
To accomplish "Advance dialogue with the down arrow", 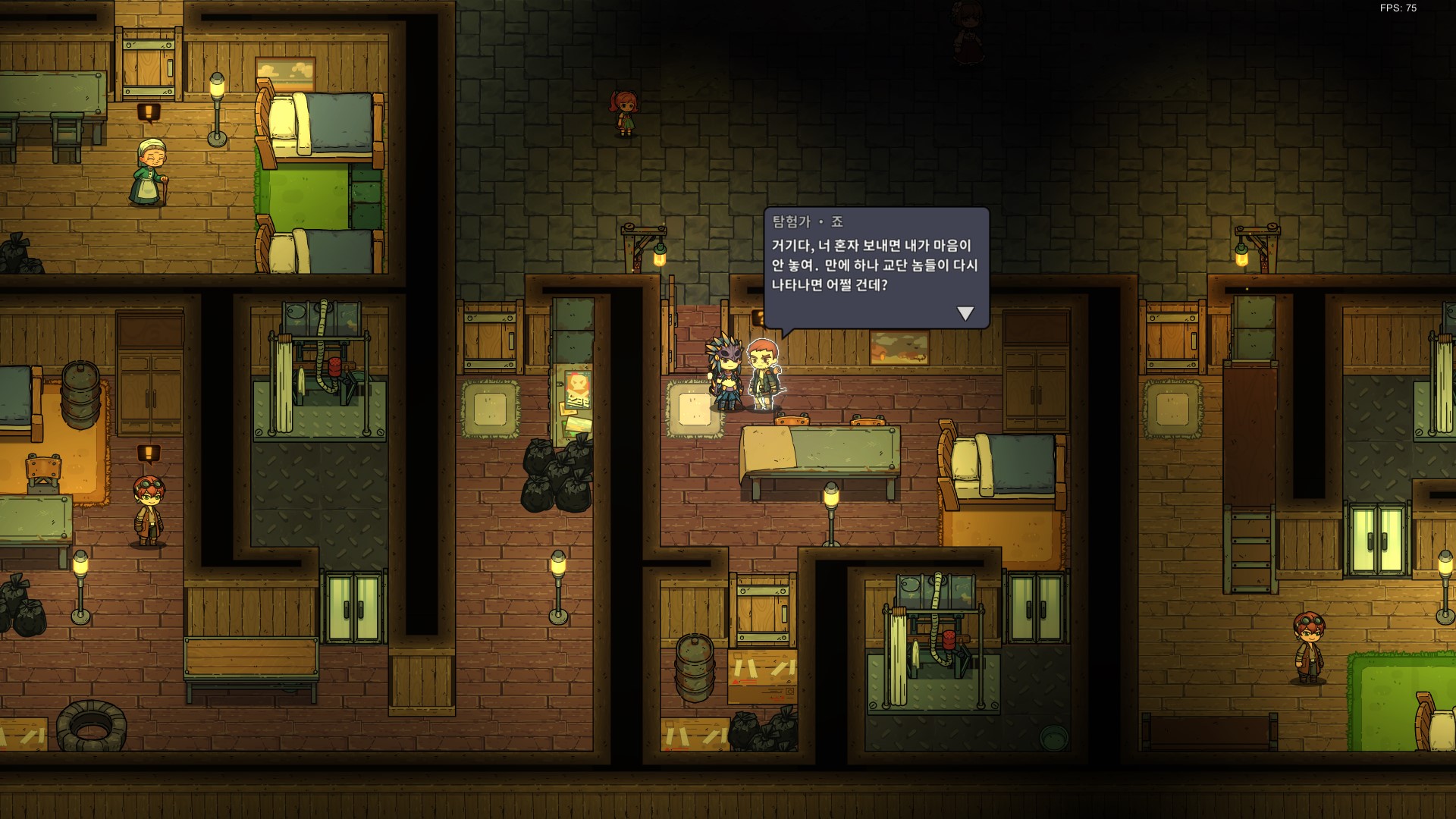I will tap(965, 313).
